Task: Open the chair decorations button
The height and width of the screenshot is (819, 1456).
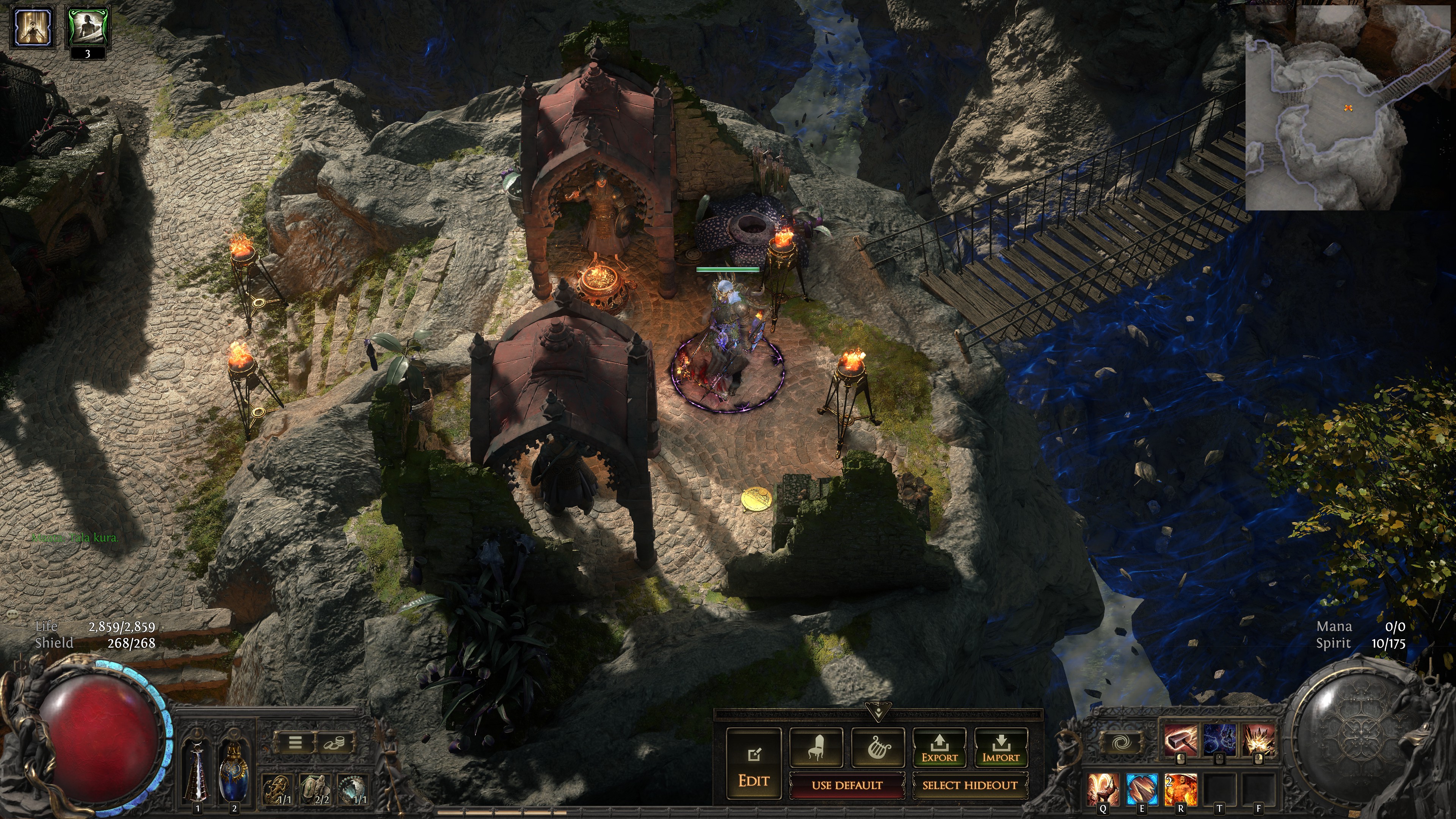Action: [x=816, y=747]
